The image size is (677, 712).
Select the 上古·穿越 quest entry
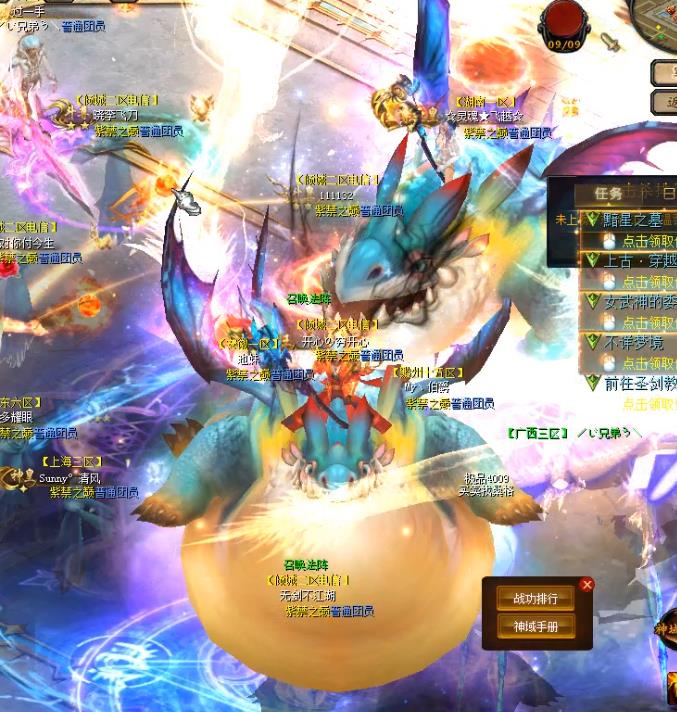[640, 260]
